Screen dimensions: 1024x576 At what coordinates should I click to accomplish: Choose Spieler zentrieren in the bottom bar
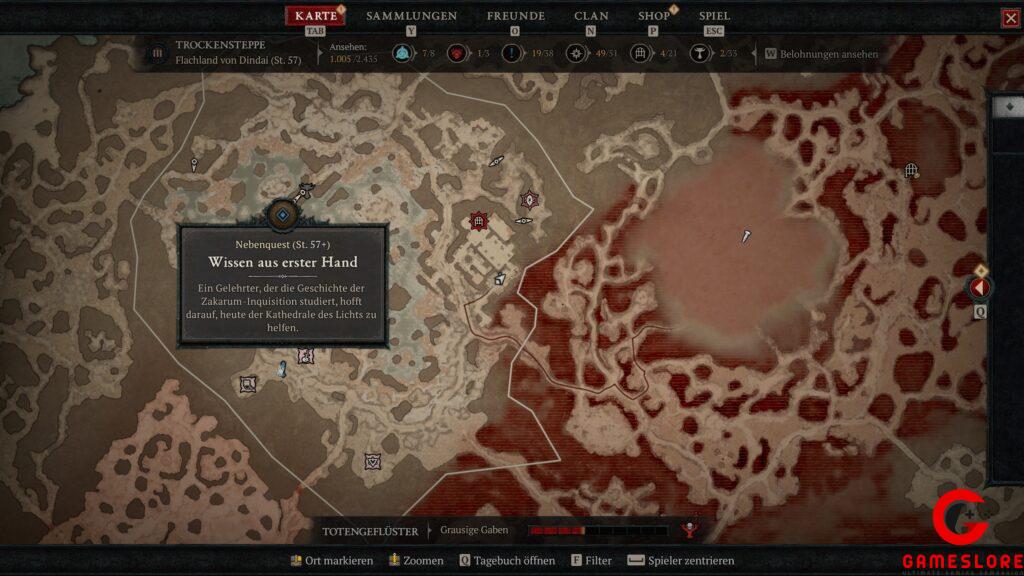680,561
